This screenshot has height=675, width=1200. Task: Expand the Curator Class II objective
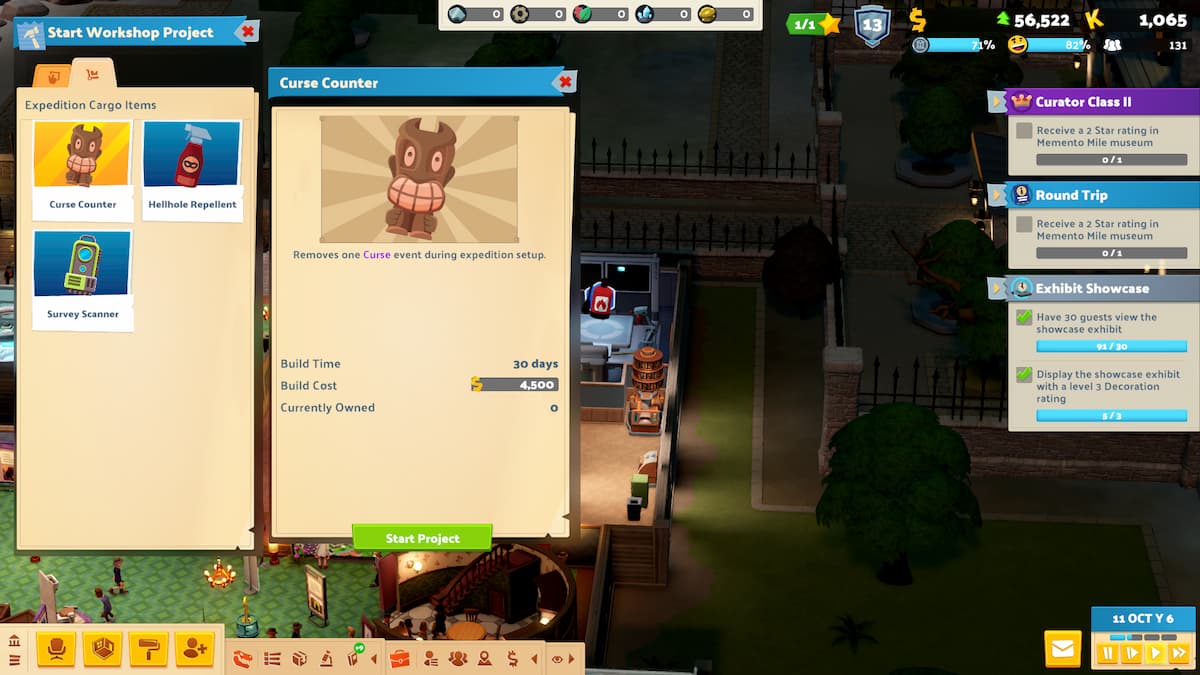pyautogui.click(x=997, y=101)
